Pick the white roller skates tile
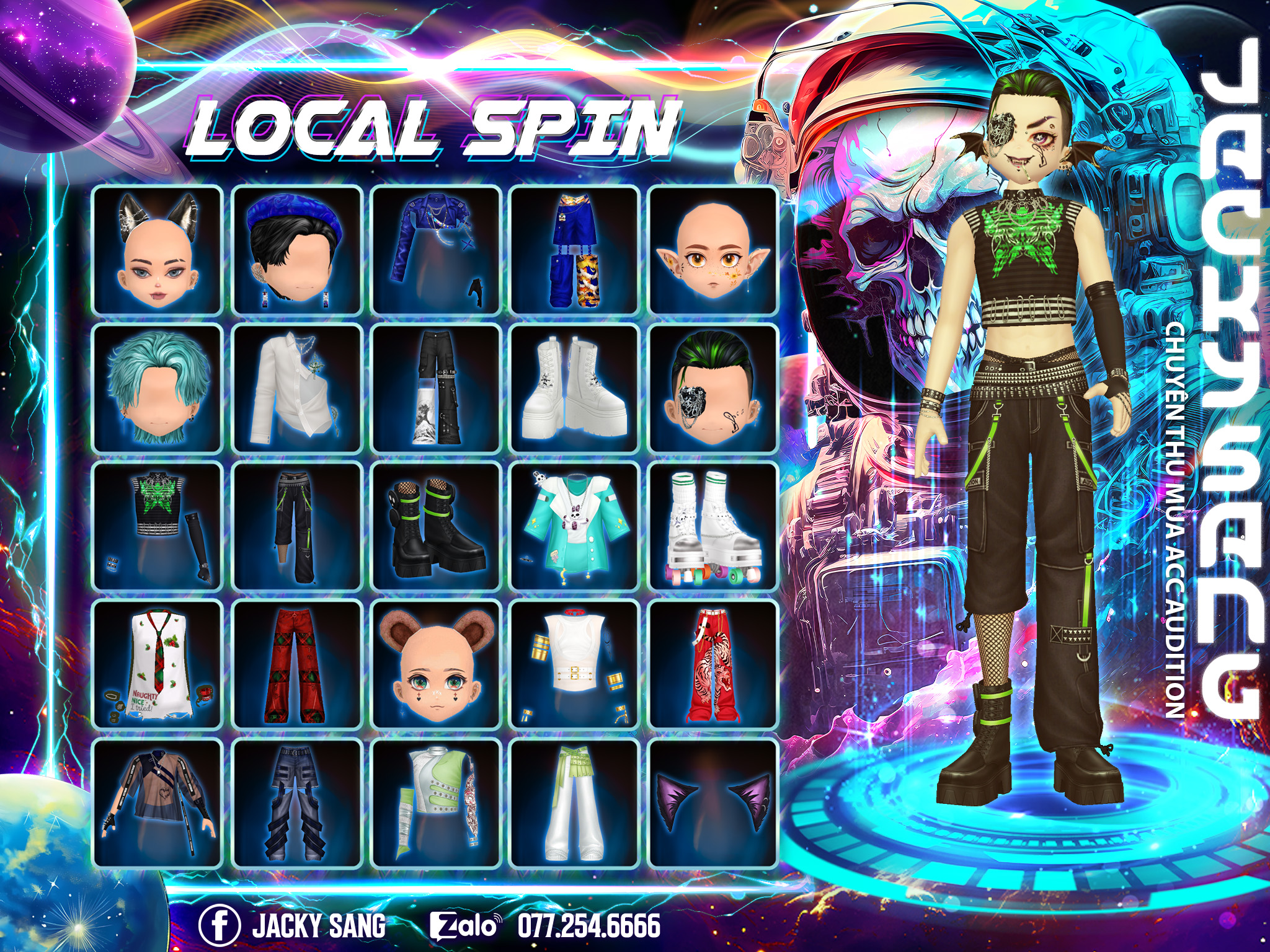This screenshot has height=952, width=1270. tap(713, 526)
